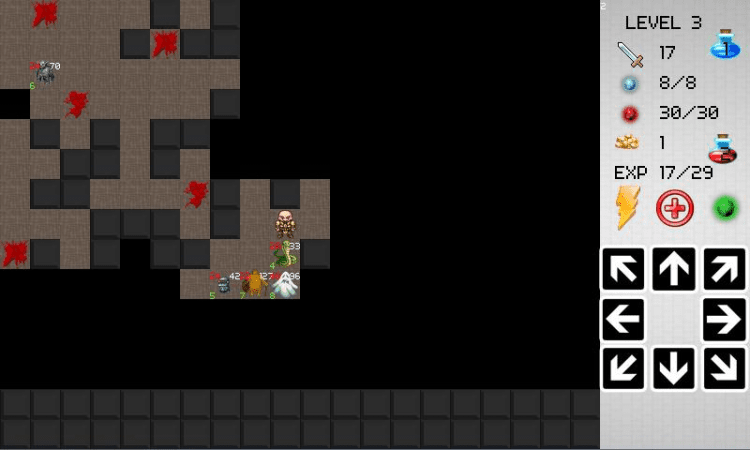Drink the red health potion
Screen dimensions: 750x450
pos(722,148)
